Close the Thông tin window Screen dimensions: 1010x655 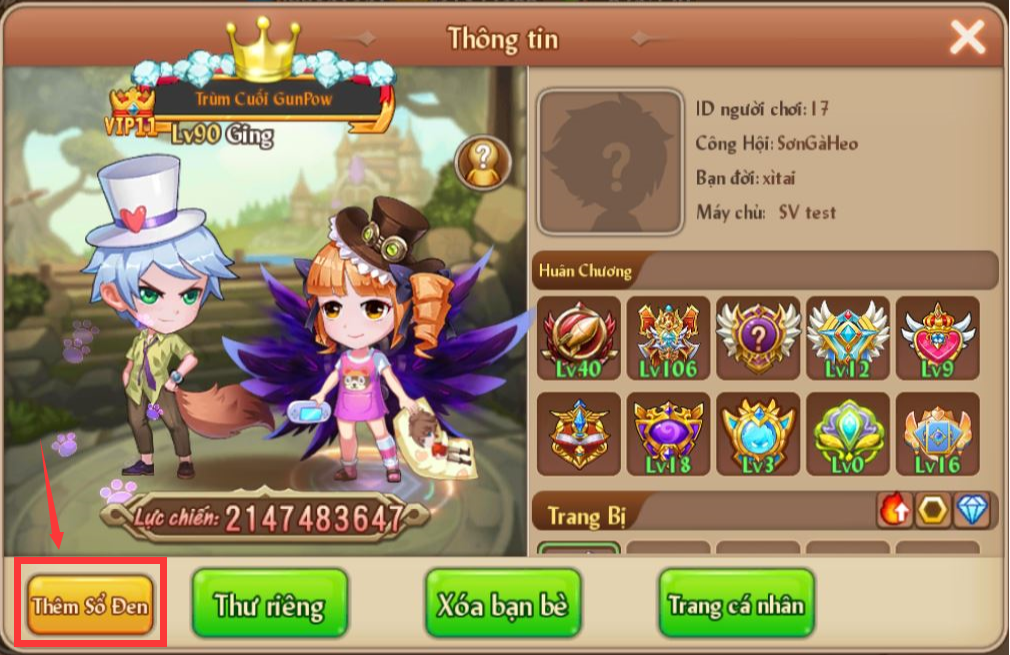point(967,38)
